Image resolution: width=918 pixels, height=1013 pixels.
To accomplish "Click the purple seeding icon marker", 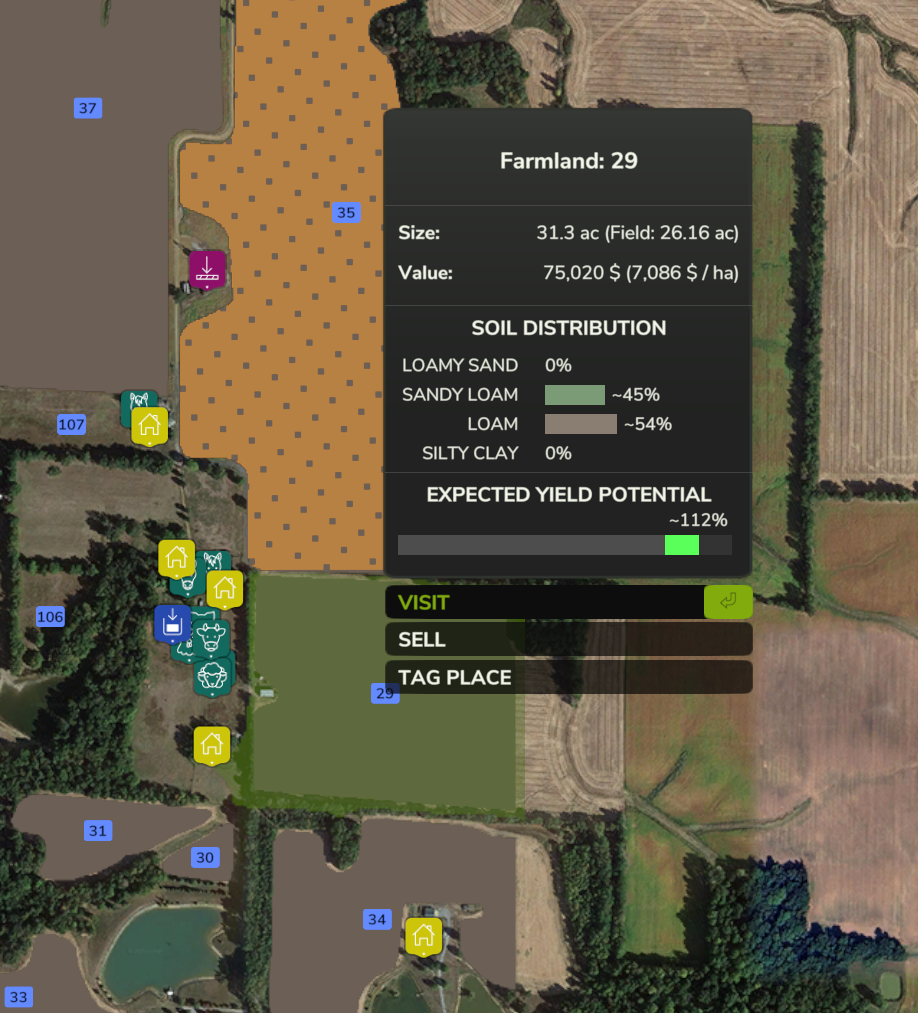I will click(x=207, y=269).
